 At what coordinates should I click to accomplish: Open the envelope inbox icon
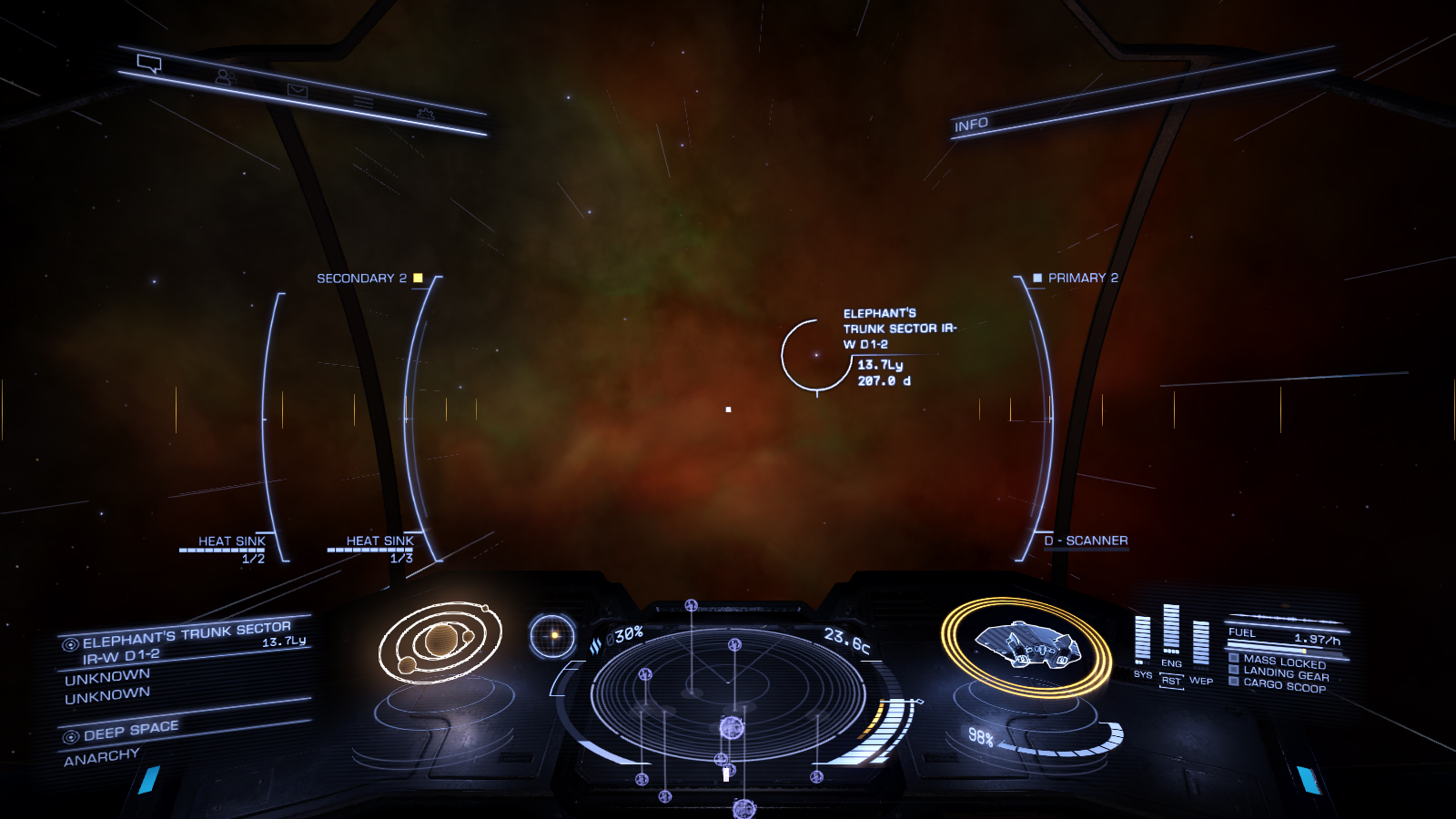tap(298, 90)
